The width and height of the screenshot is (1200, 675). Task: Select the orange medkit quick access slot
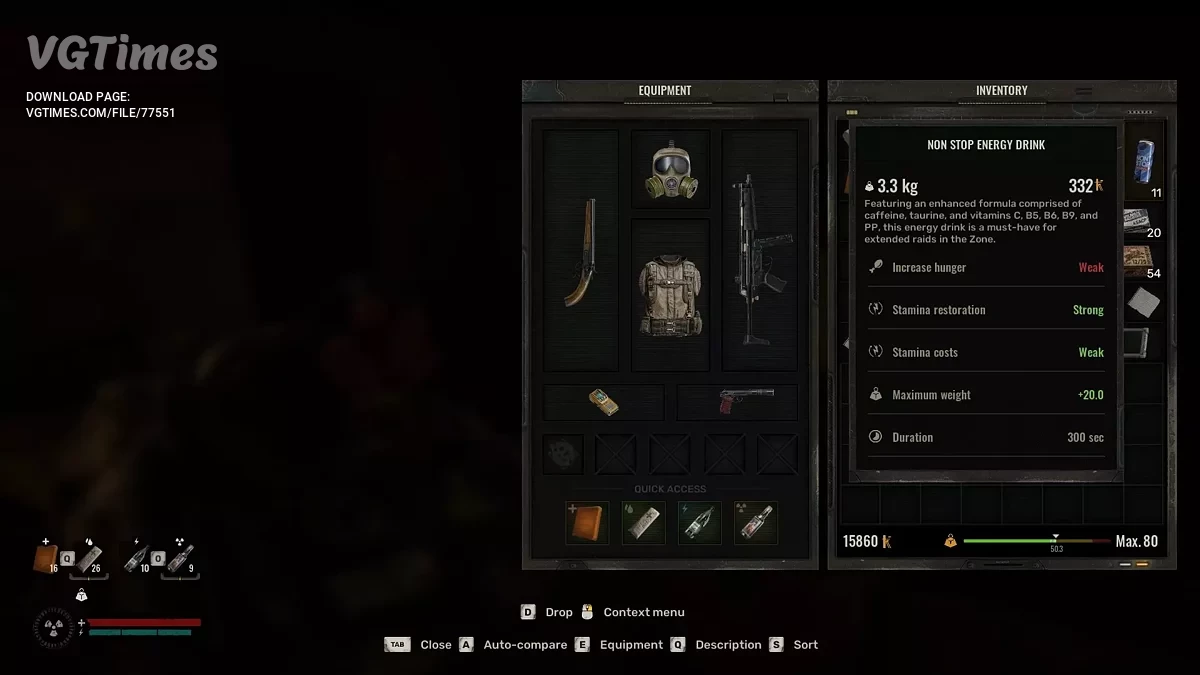click(x=587, y=523)
